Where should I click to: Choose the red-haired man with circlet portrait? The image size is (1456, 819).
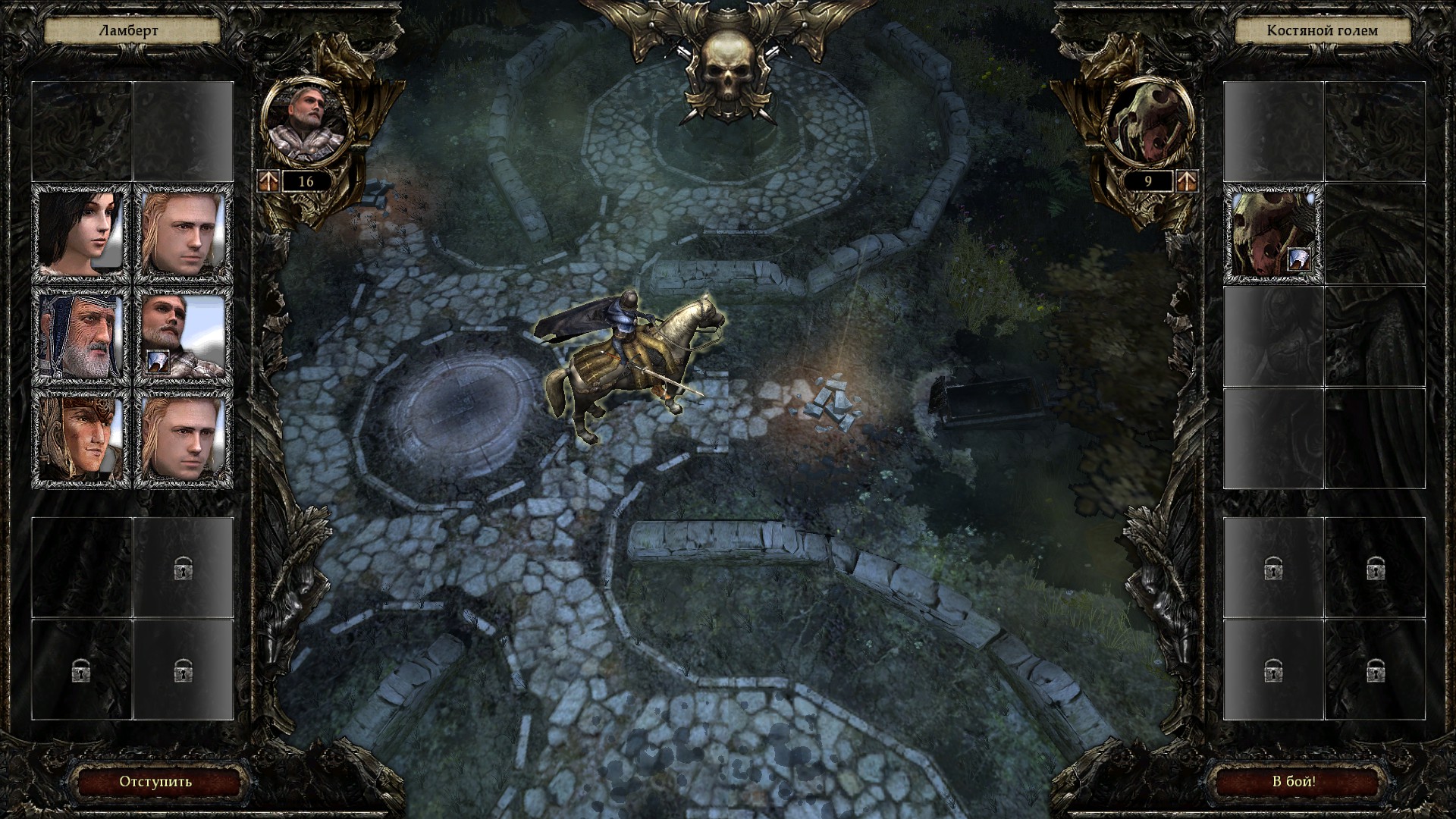pyautogui.click(x=80, y=439)
